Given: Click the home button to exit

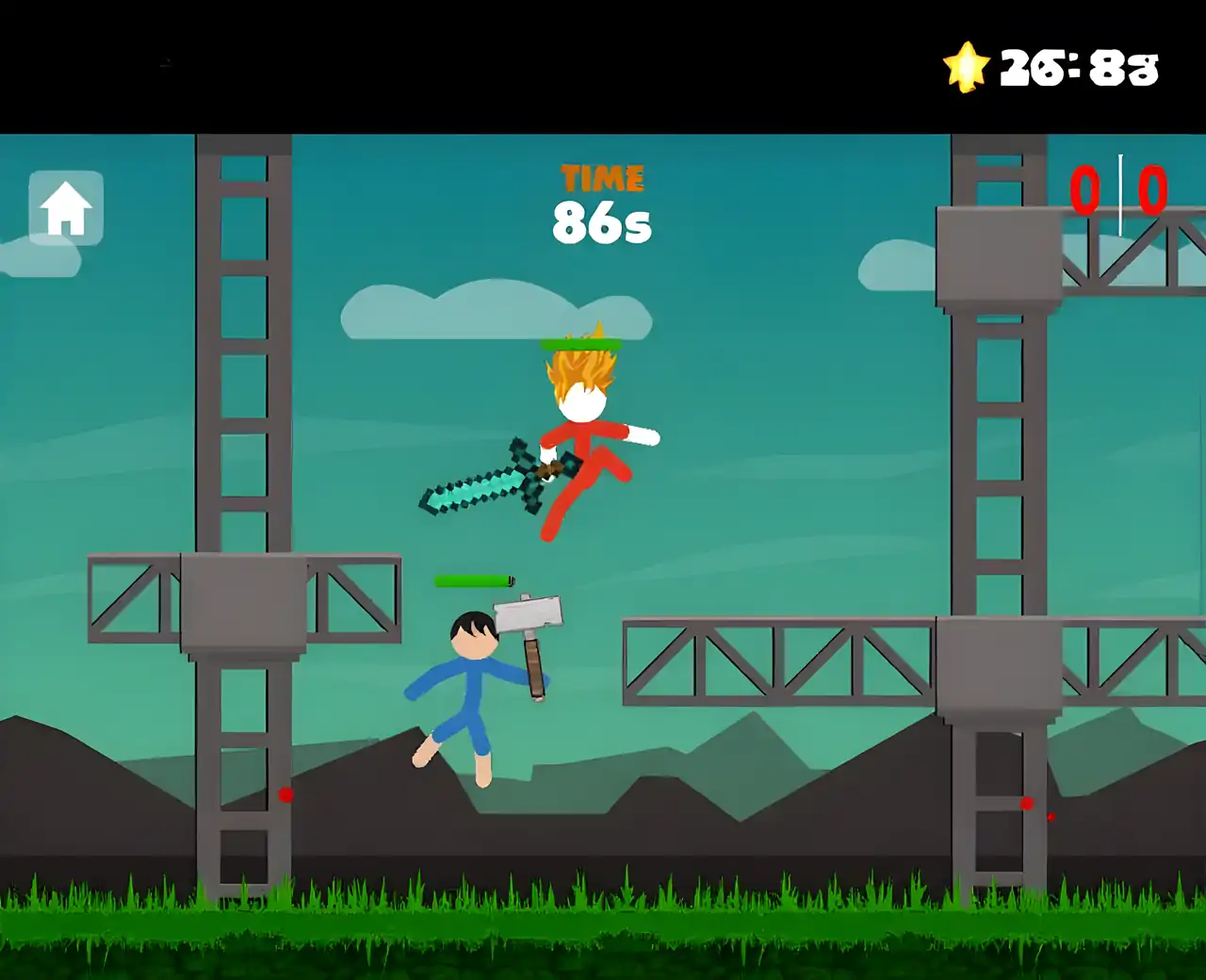Looking at the screenshot, I should click(66, 208).
